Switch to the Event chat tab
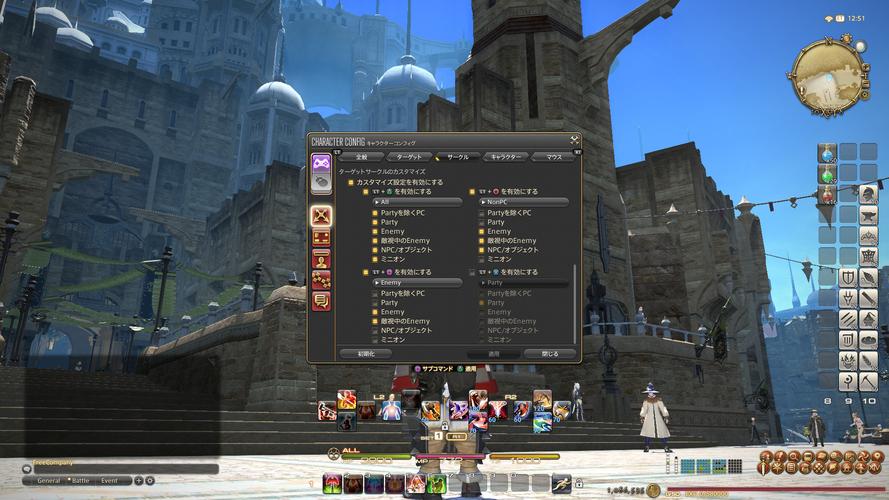This screenshot has width=889, height=500. tap(109, 480)
